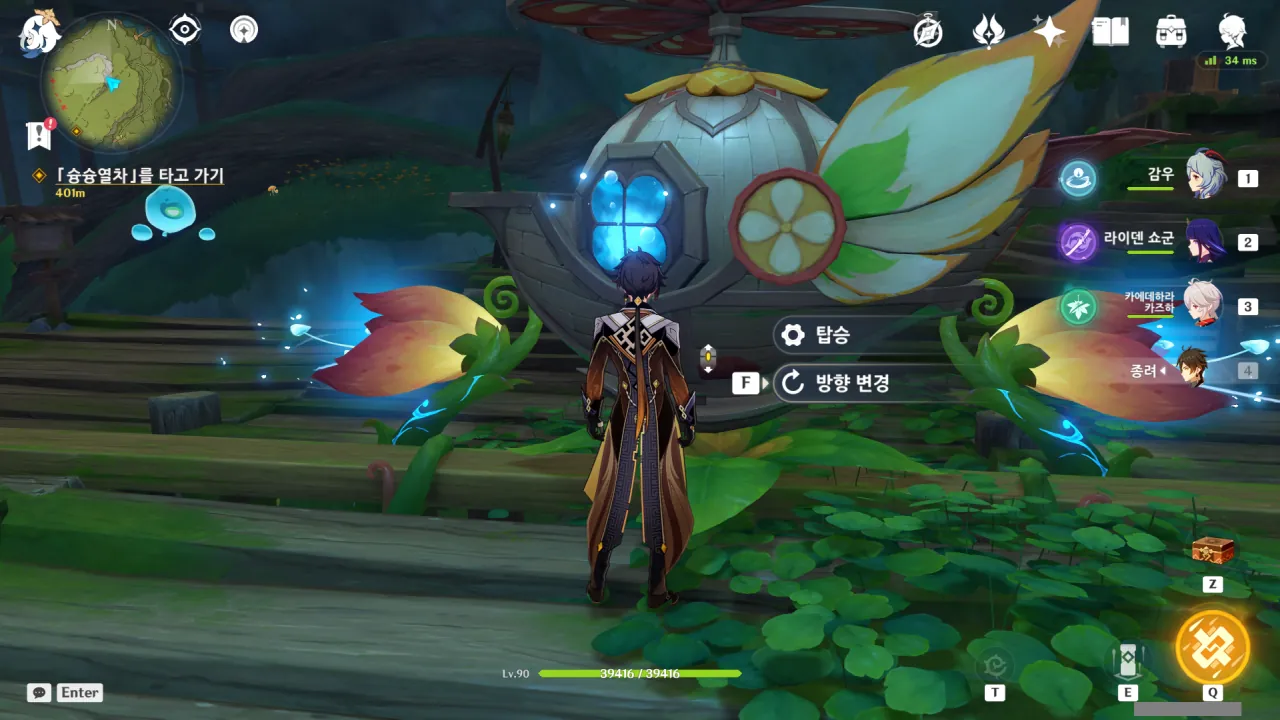
Task: Switch to party member 라이덴 쇼군
Action: [x=1205, y=241]
